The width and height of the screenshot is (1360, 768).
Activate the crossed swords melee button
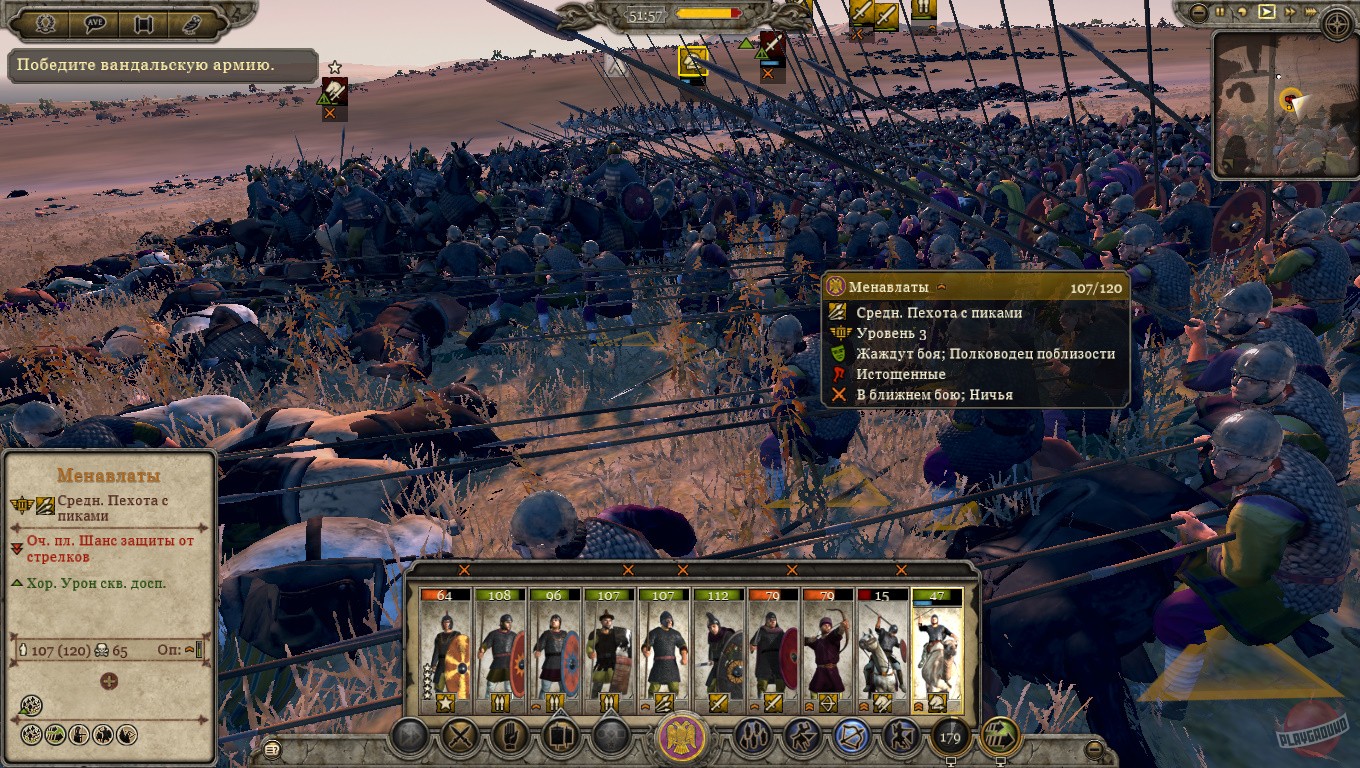coord(461,737)
